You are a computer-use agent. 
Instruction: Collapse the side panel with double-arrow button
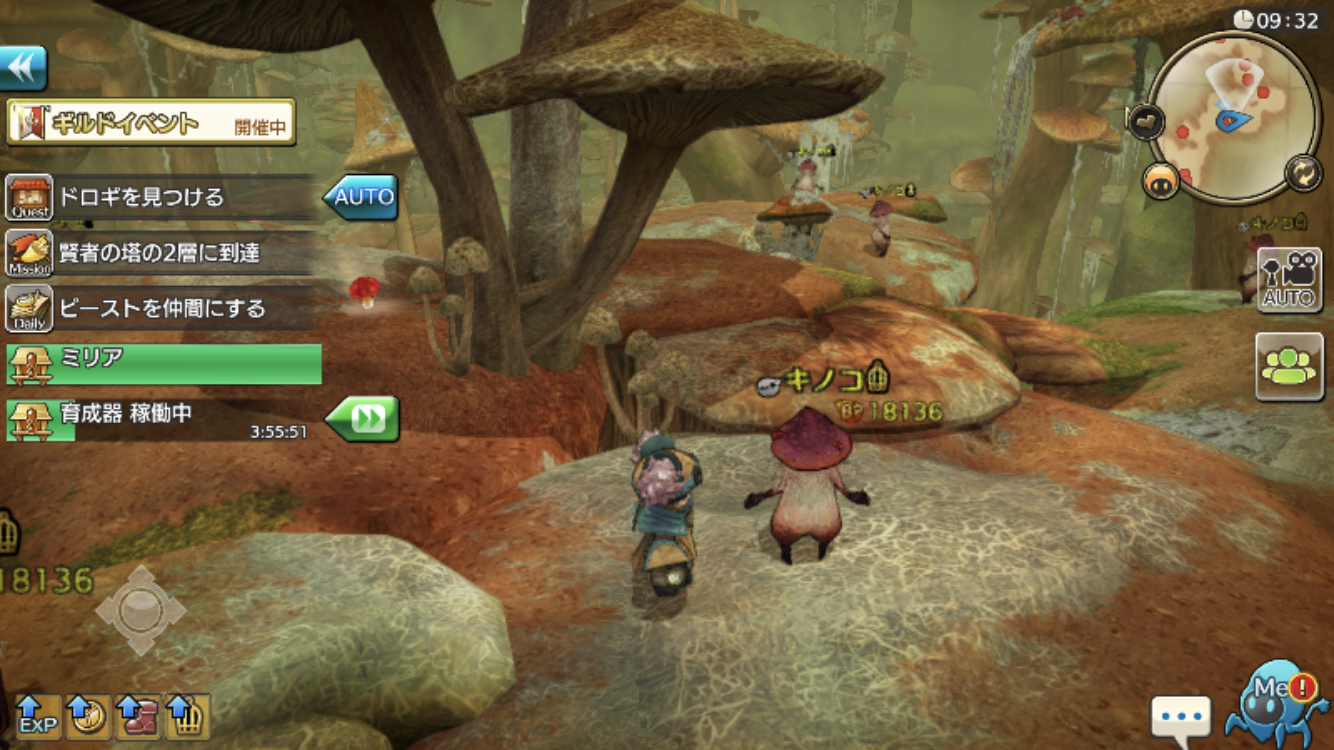click(x=23, y=68)
